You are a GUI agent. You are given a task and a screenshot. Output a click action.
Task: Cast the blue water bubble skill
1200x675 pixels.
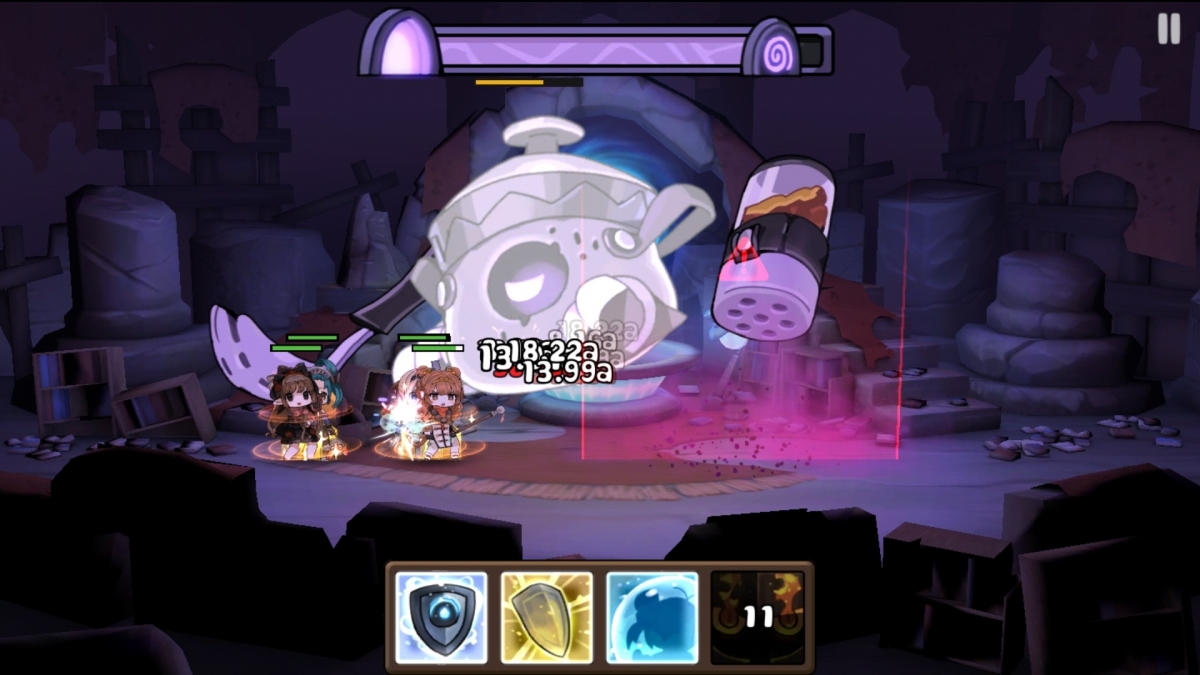point(652,617)
